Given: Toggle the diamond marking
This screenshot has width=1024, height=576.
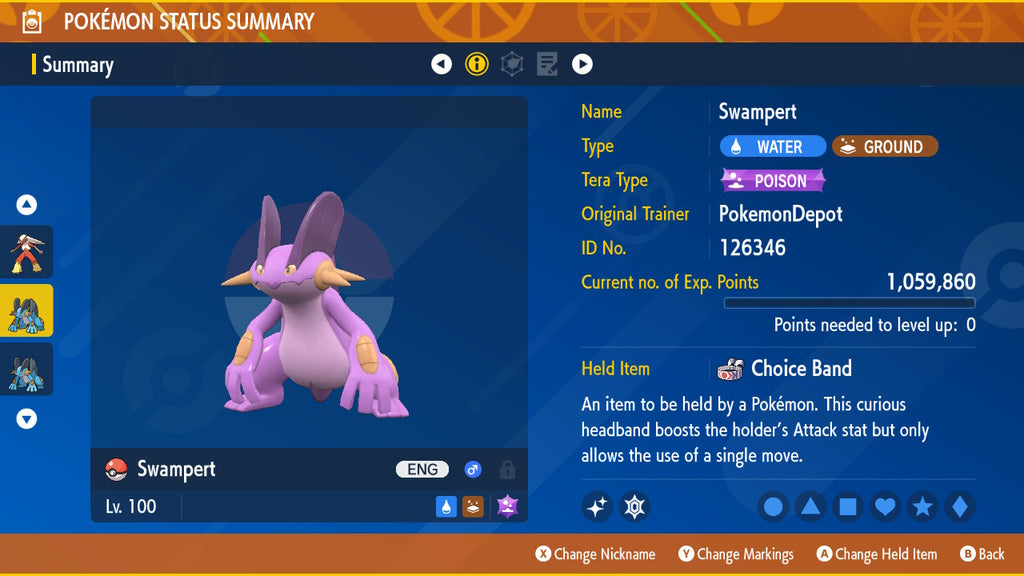Looking at the screenshot, I should [959, 507].
